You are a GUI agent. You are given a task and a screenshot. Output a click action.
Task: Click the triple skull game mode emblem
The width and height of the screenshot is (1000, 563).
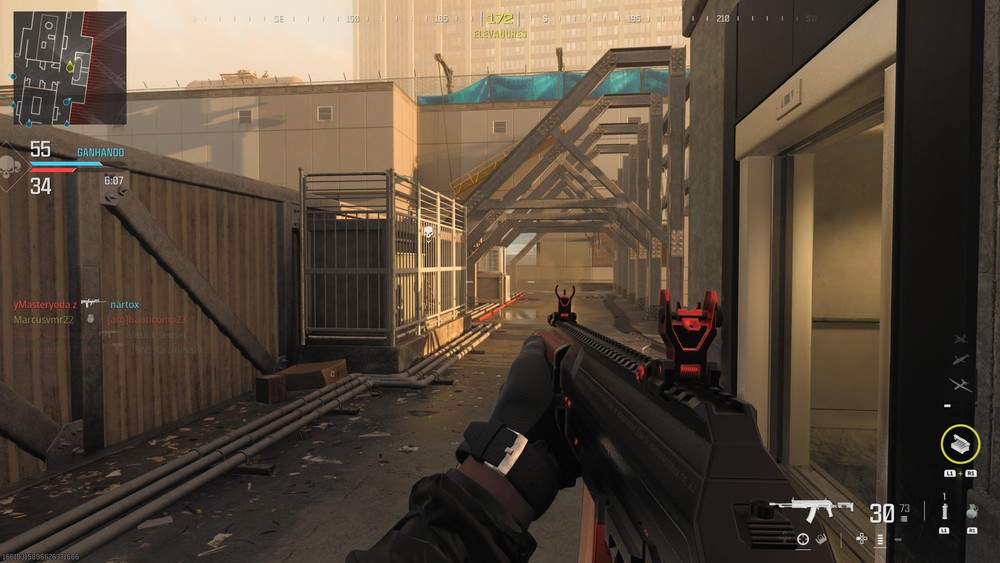tap(12, 166)
